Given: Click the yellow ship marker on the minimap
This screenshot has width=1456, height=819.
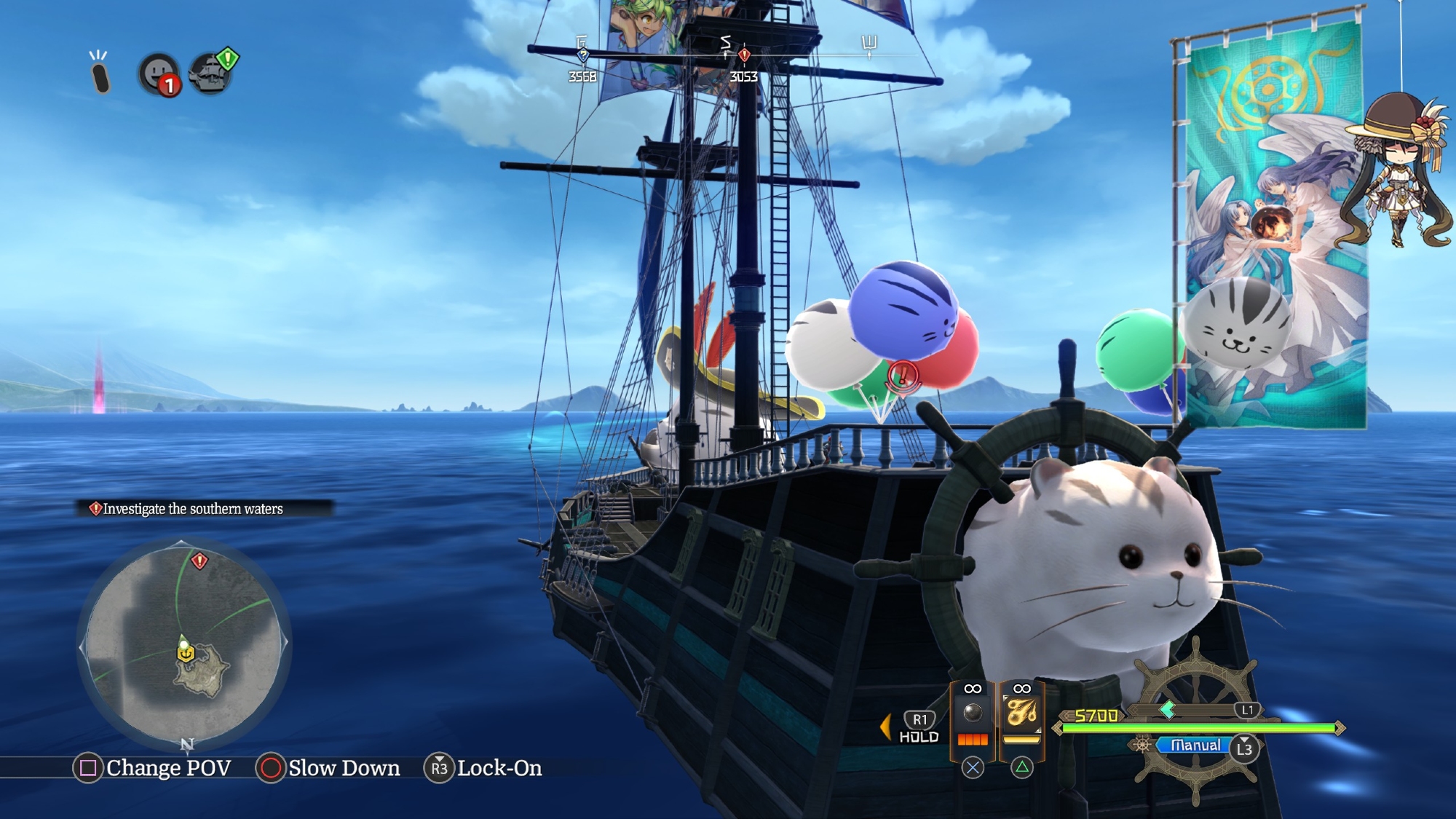Looking at the screenshot, I should pos(186,654).
